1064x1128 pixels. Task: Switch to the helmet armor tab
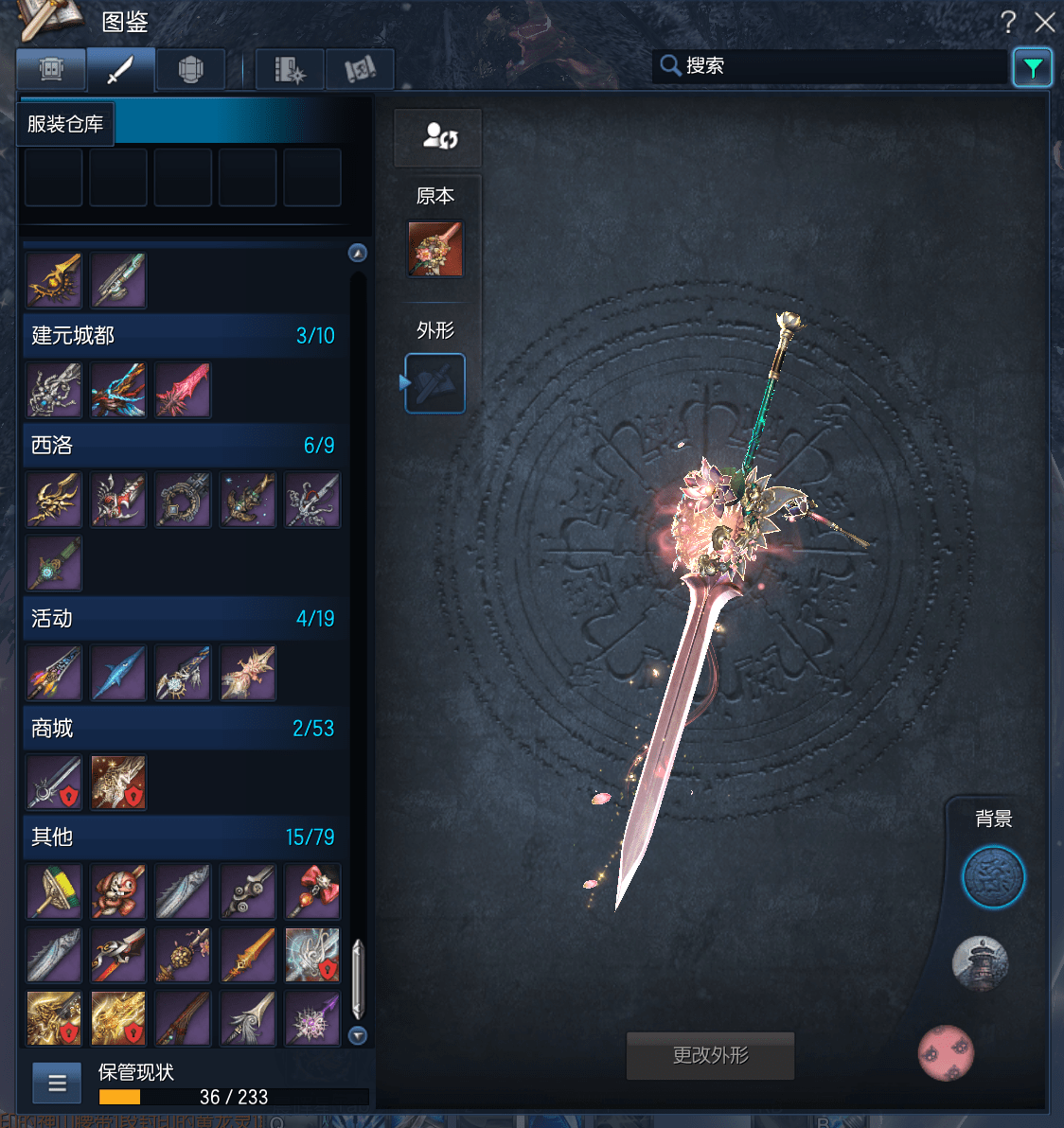190,69
